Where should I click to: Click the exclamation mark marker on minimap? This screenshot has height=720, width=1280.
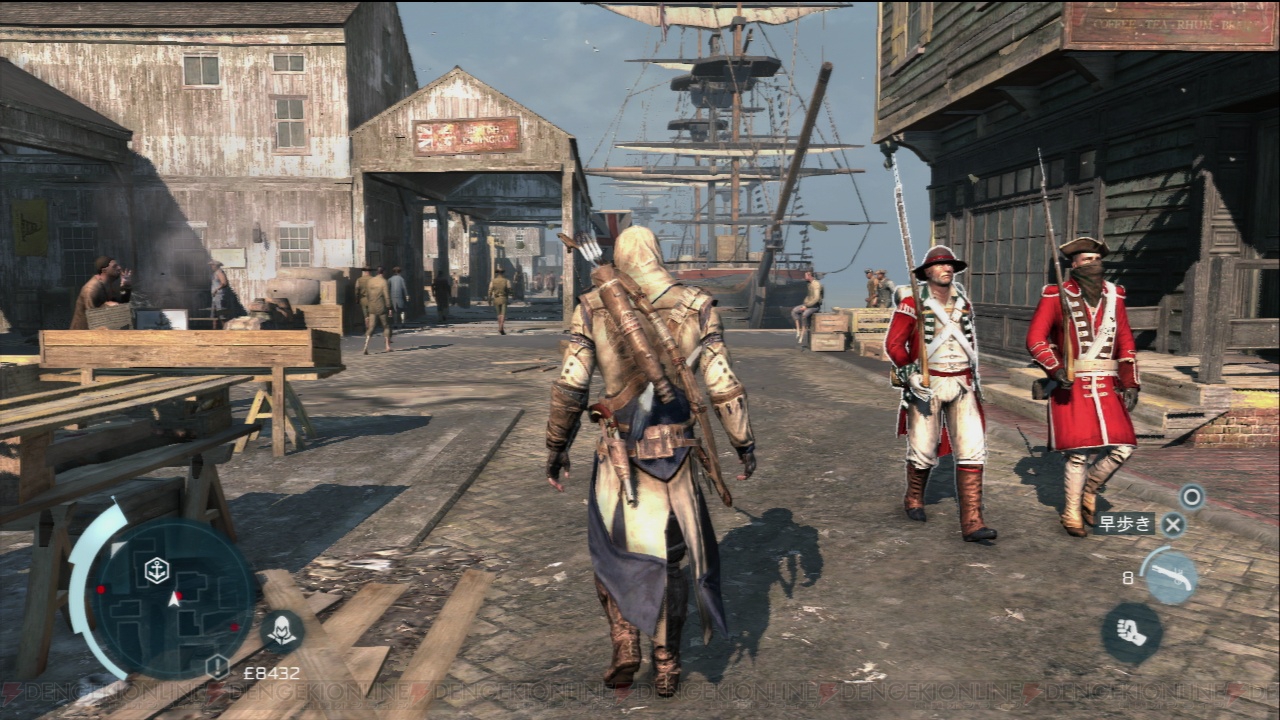pos(217,666)
